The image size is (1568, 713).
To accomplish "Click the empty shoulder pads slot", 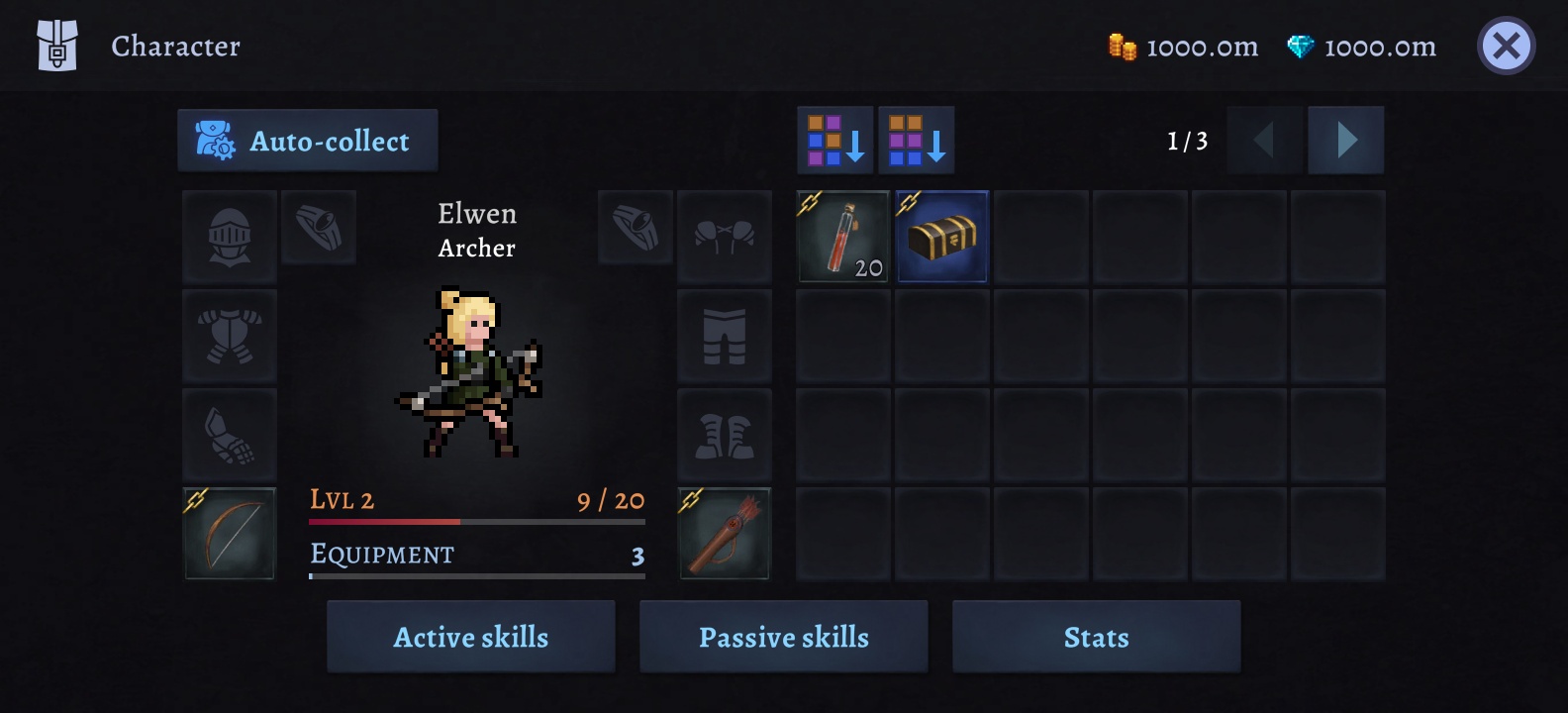I will (x=725, y=237).
